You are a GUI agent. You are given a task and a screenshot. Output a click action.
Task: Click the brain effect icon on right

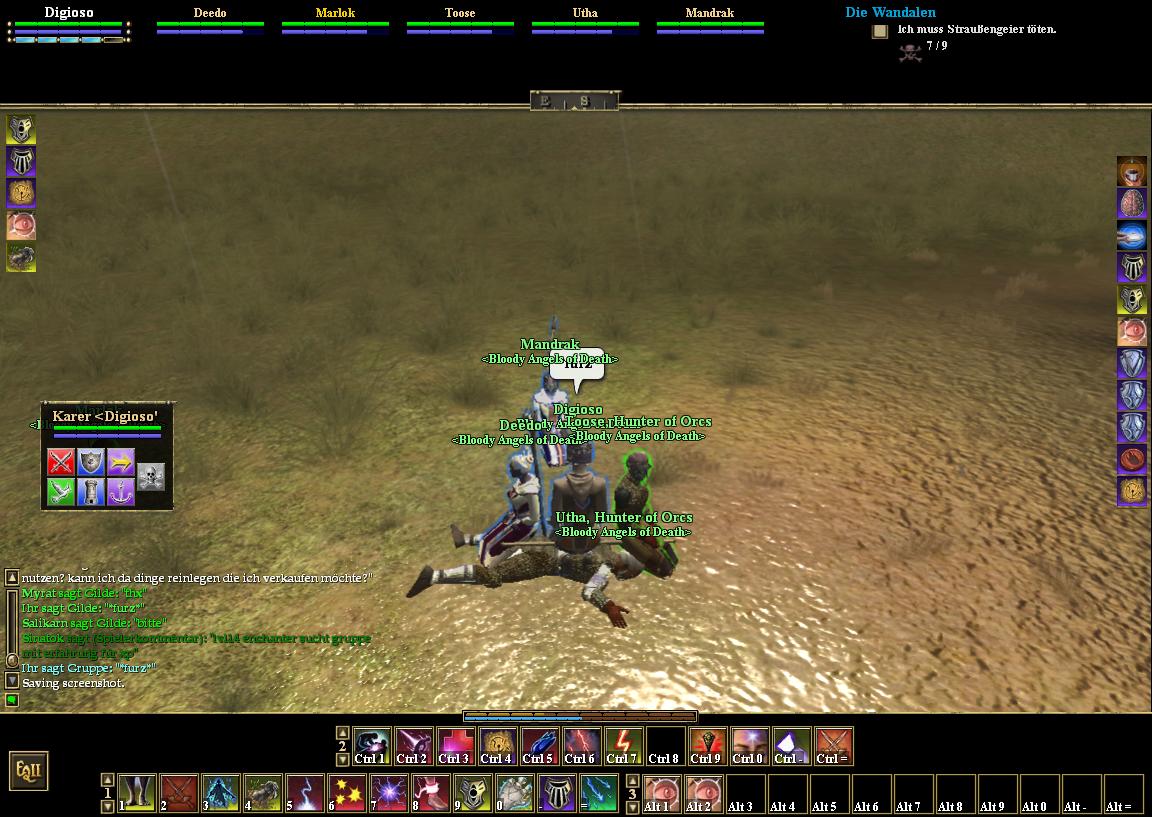1131,203
